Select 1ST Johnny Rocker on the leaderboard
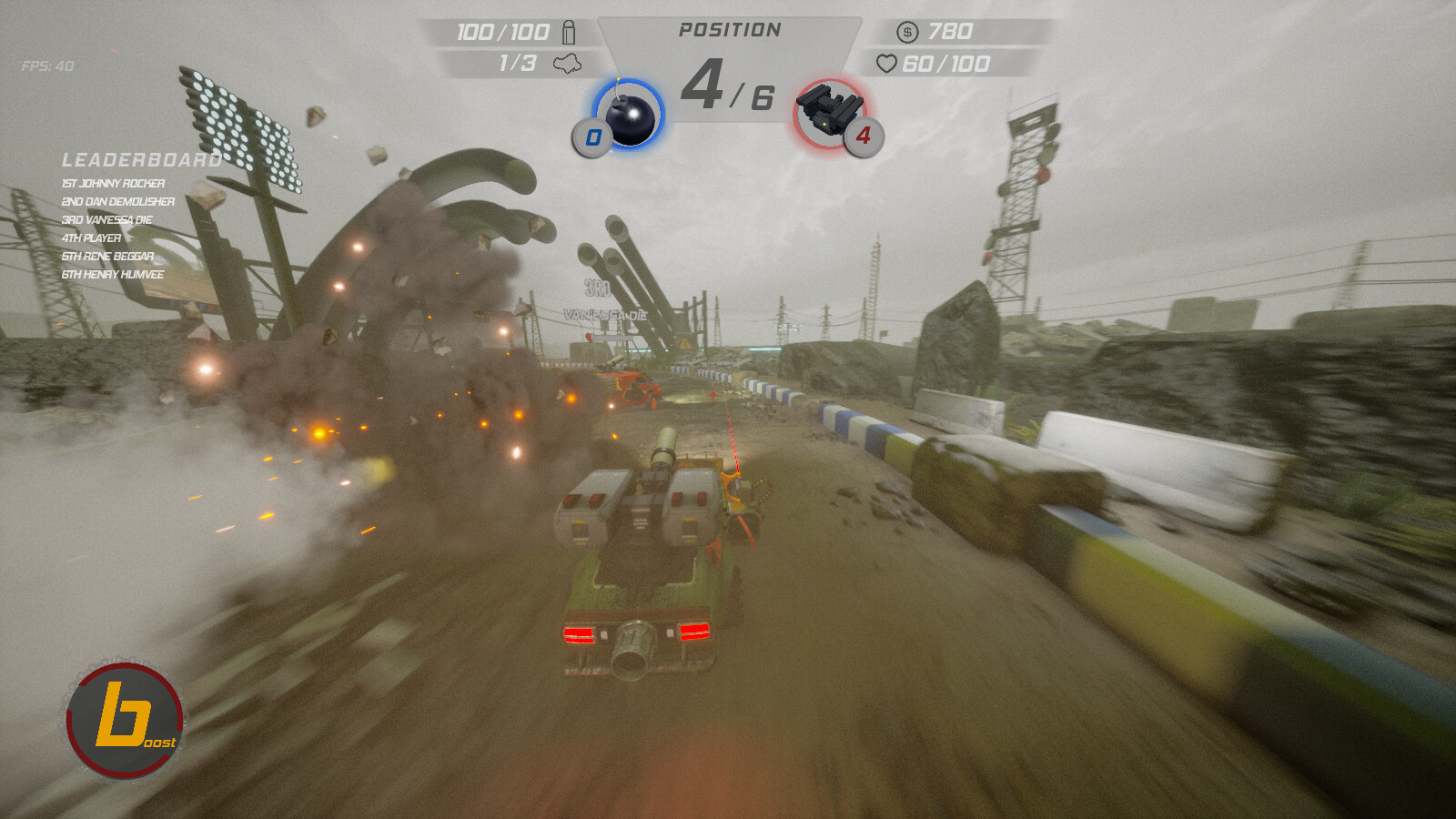The width and height of the screenshot is (1456, 819). click(x=113, y=183)
